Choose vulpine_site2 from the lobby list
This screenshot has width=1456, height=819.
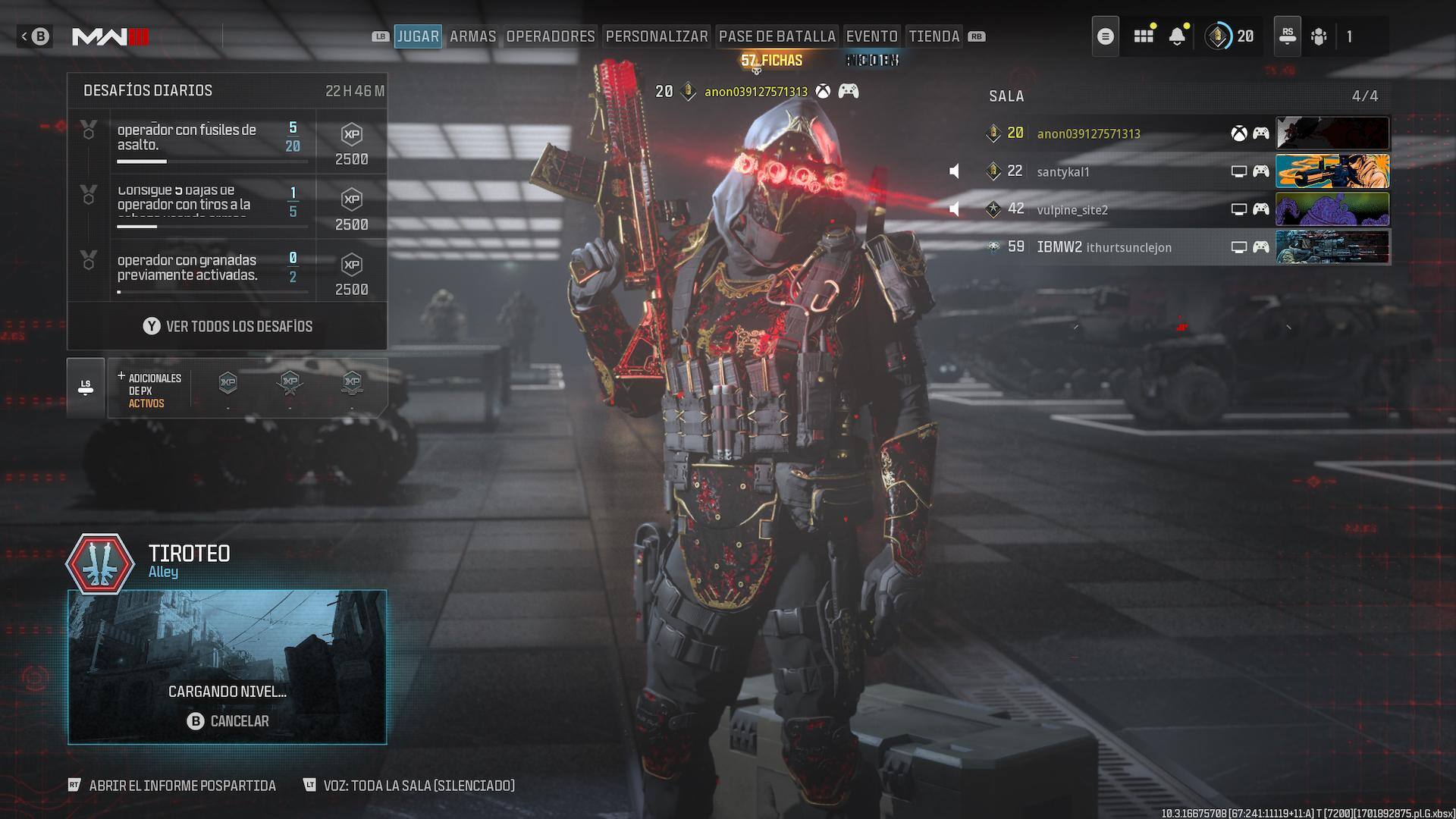pyautogui.click(x=1072, y=209)
